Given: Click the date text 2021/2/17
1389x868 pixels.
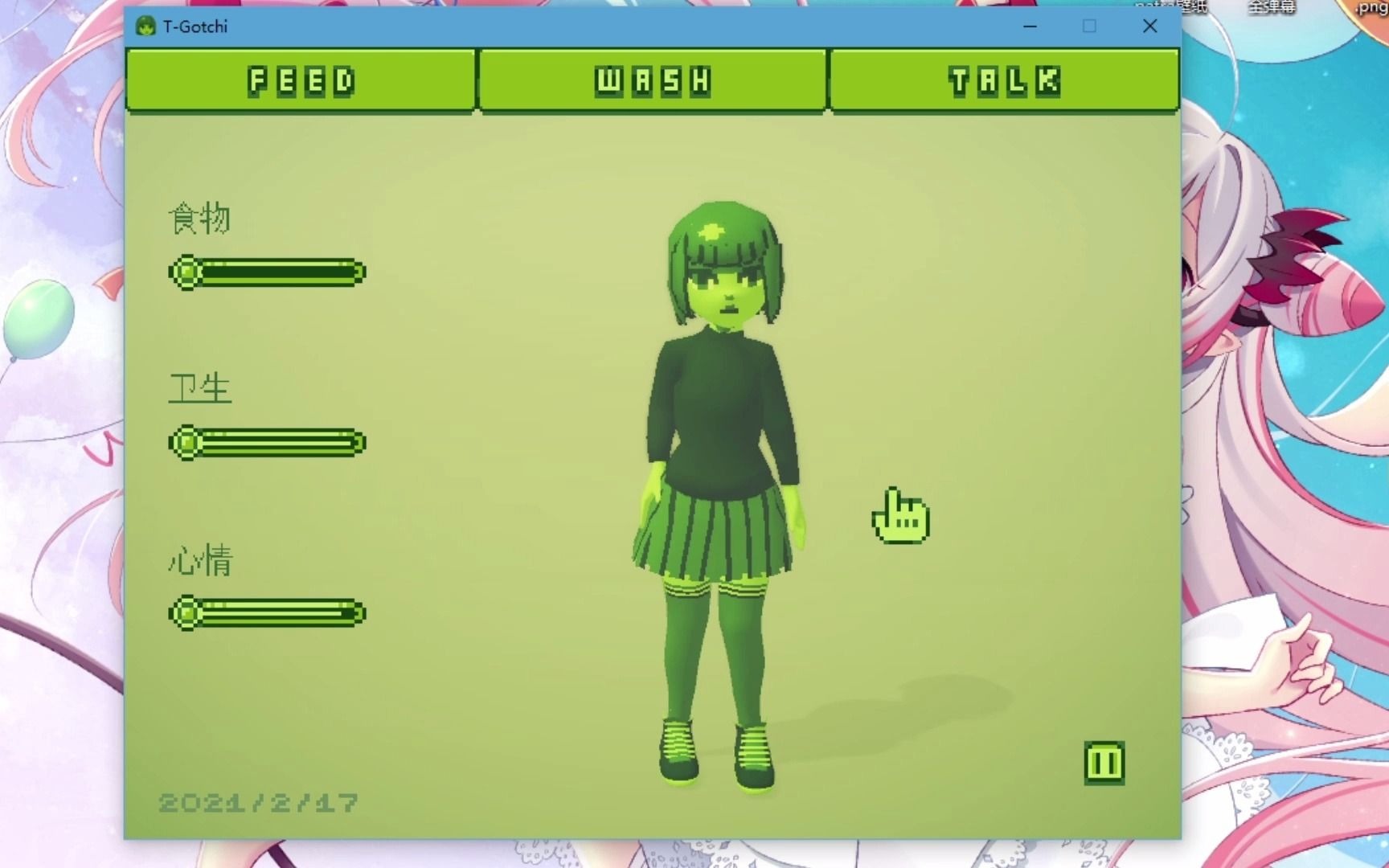Looking at the screenshot, I should pyautogui.click(x=257, y=801).
